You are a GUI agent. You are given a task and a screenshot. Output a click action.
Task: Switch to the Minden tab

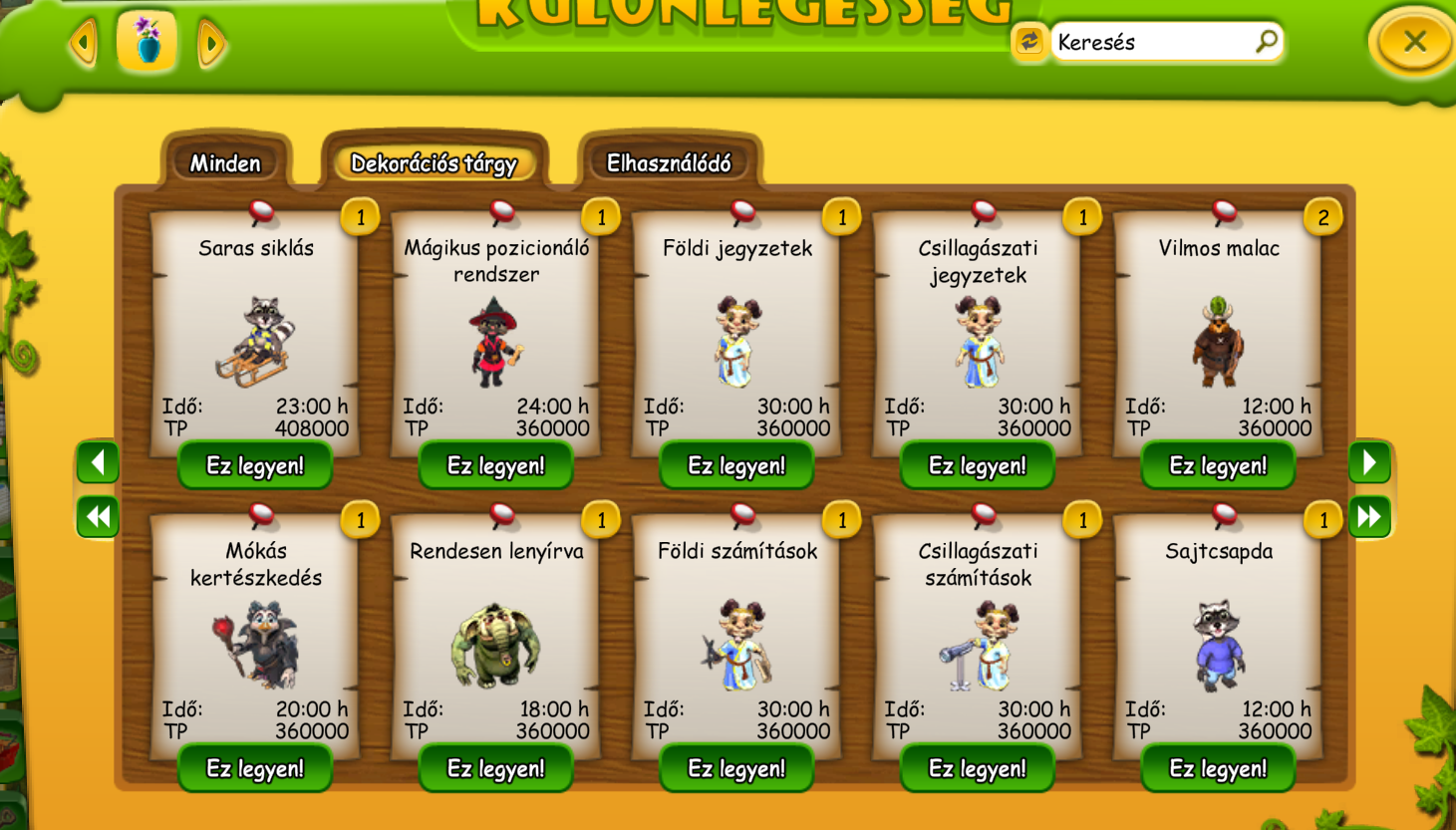coord(225,163)
